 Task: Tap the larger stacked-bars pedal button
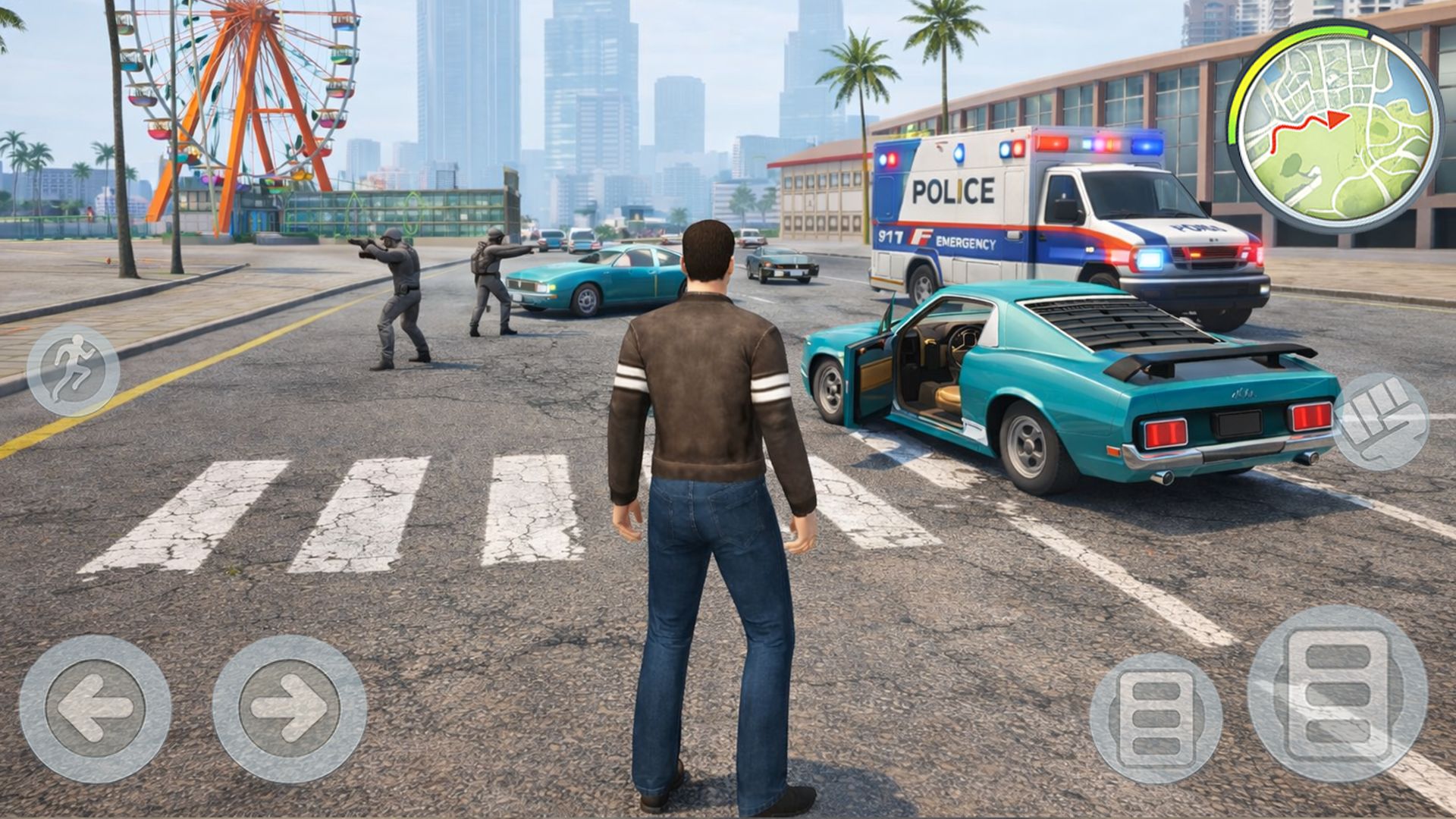(1337, 693)
